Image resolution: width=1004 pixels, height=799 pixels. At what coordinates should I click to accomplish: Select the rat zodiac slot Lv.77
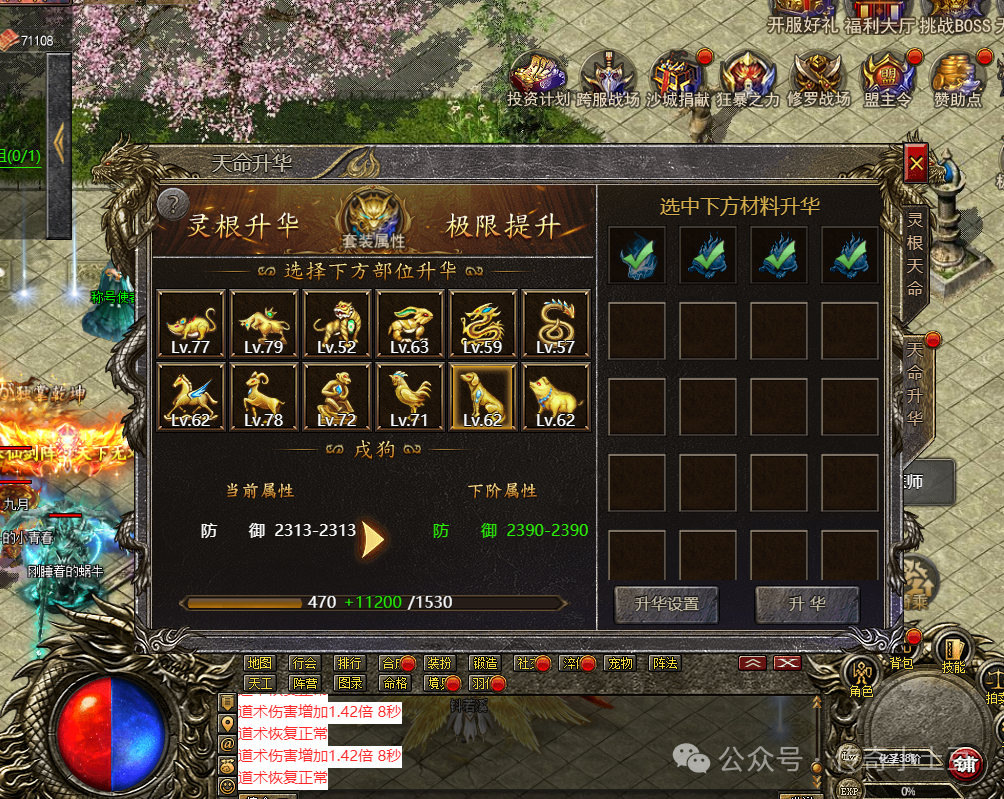click(191, 324)
